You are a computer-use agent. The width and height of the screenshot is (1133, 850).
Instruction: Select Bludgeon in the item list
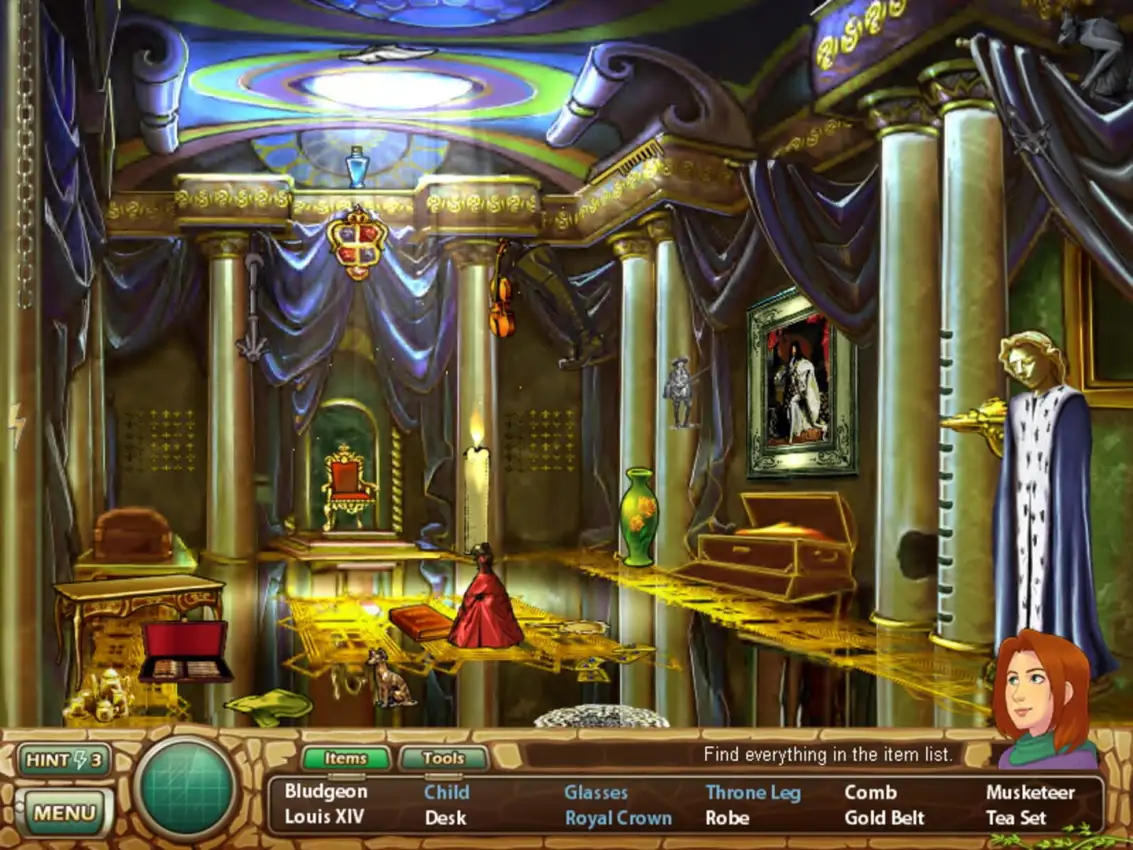(x=326, y=791)
